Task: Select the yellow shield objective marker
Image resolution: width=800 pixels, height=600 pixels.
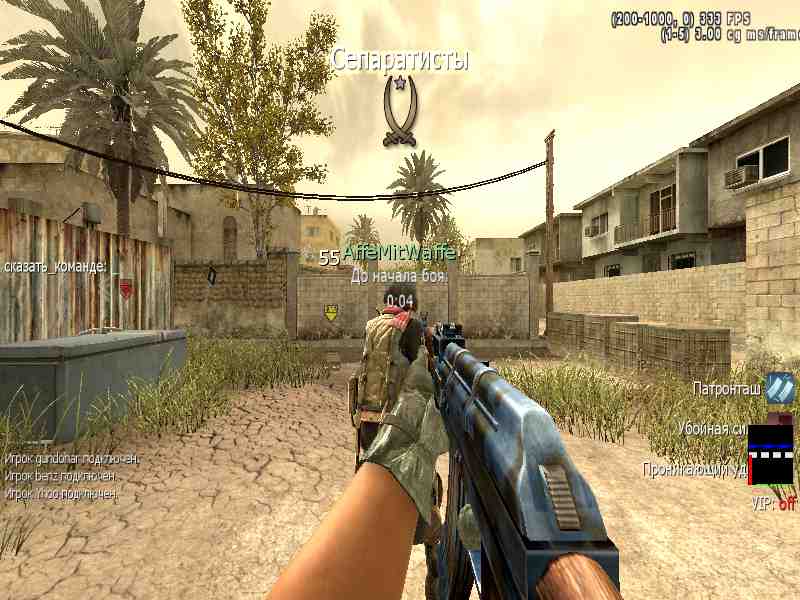Action: pos(331,313)
